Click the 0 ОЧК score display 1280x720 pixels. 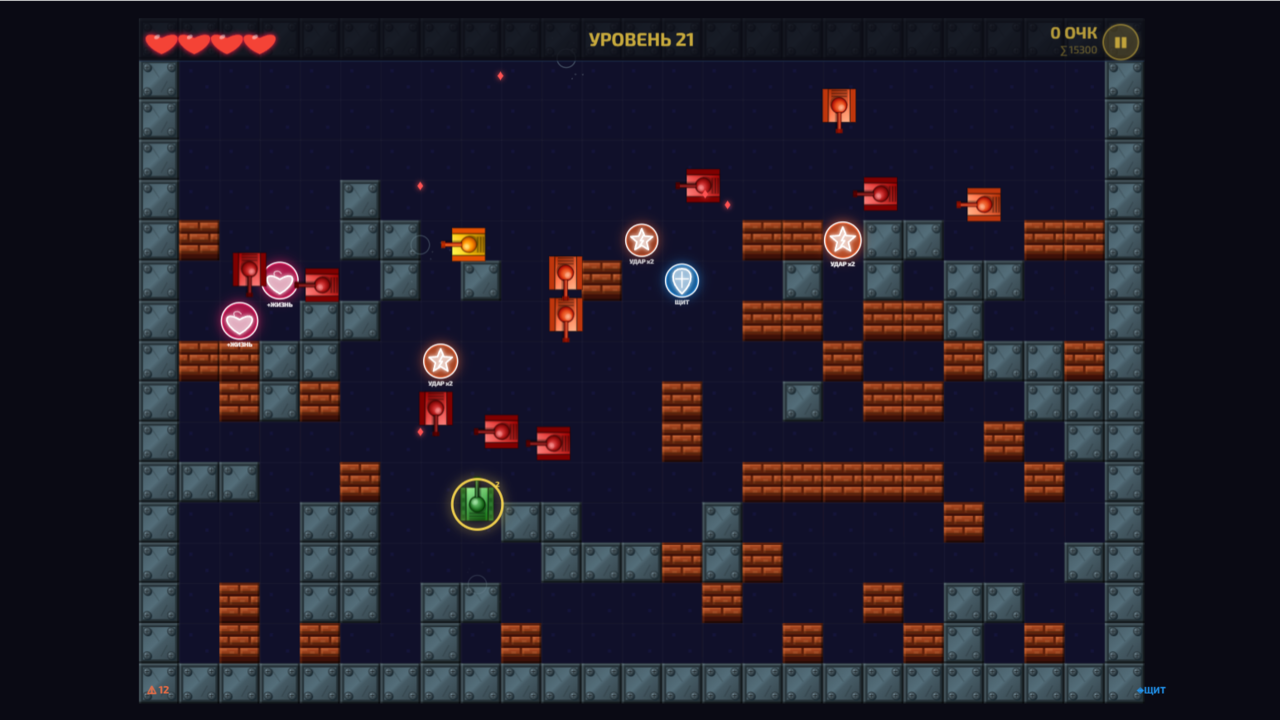[1075, 31]
